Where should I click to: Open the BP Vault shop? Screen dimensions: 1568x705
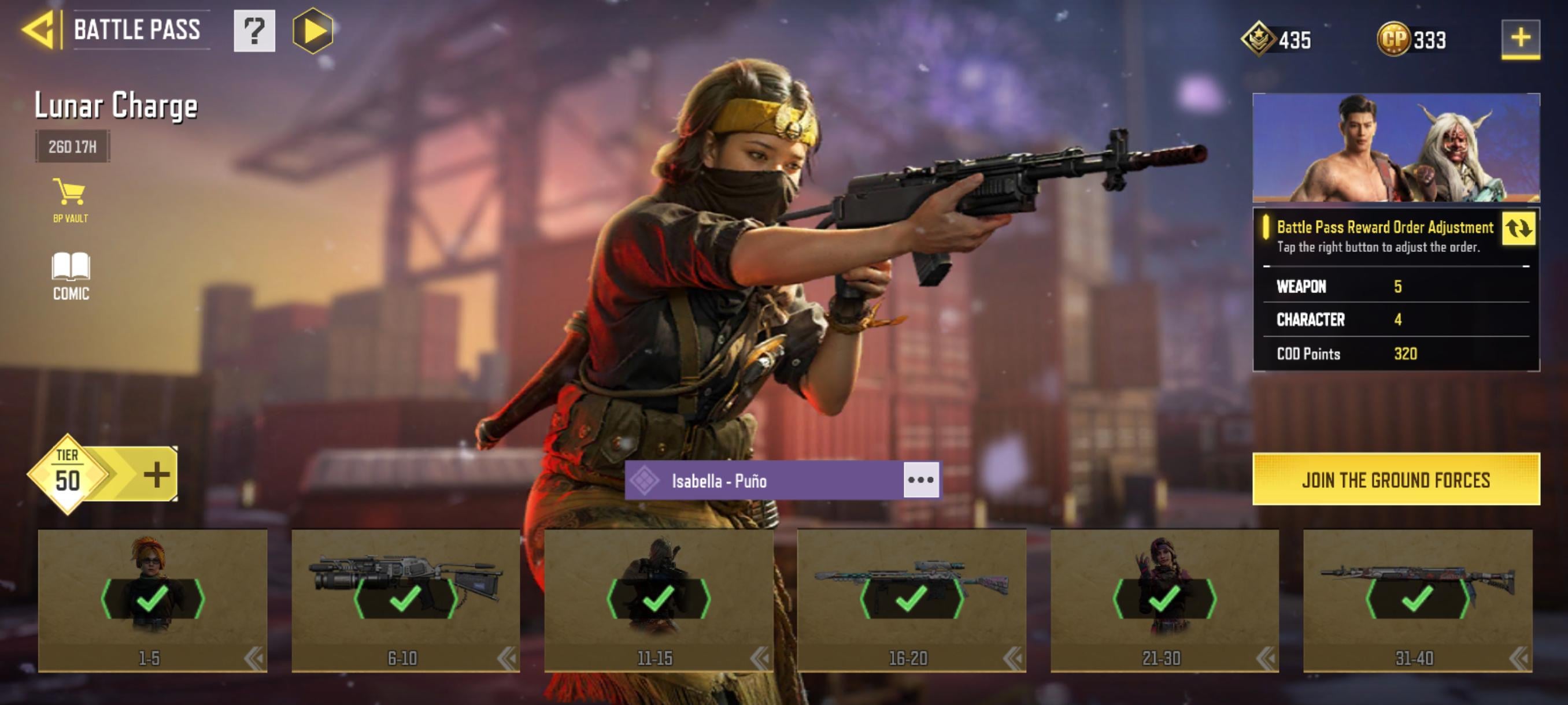70,200
